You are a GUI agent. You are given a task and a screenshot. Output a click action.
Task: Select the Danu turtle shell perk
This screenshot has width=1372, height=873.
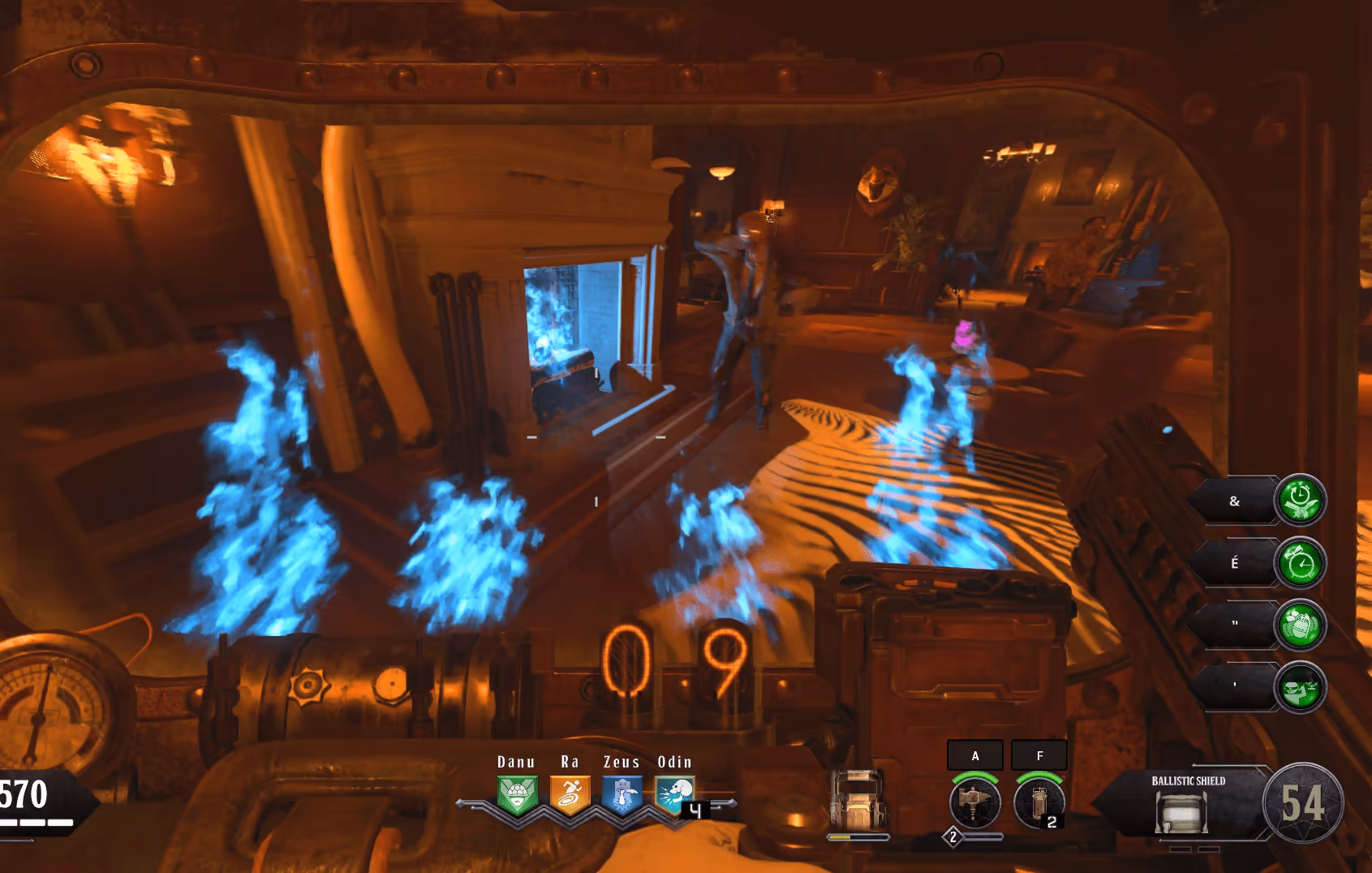(x=517, y=794)
